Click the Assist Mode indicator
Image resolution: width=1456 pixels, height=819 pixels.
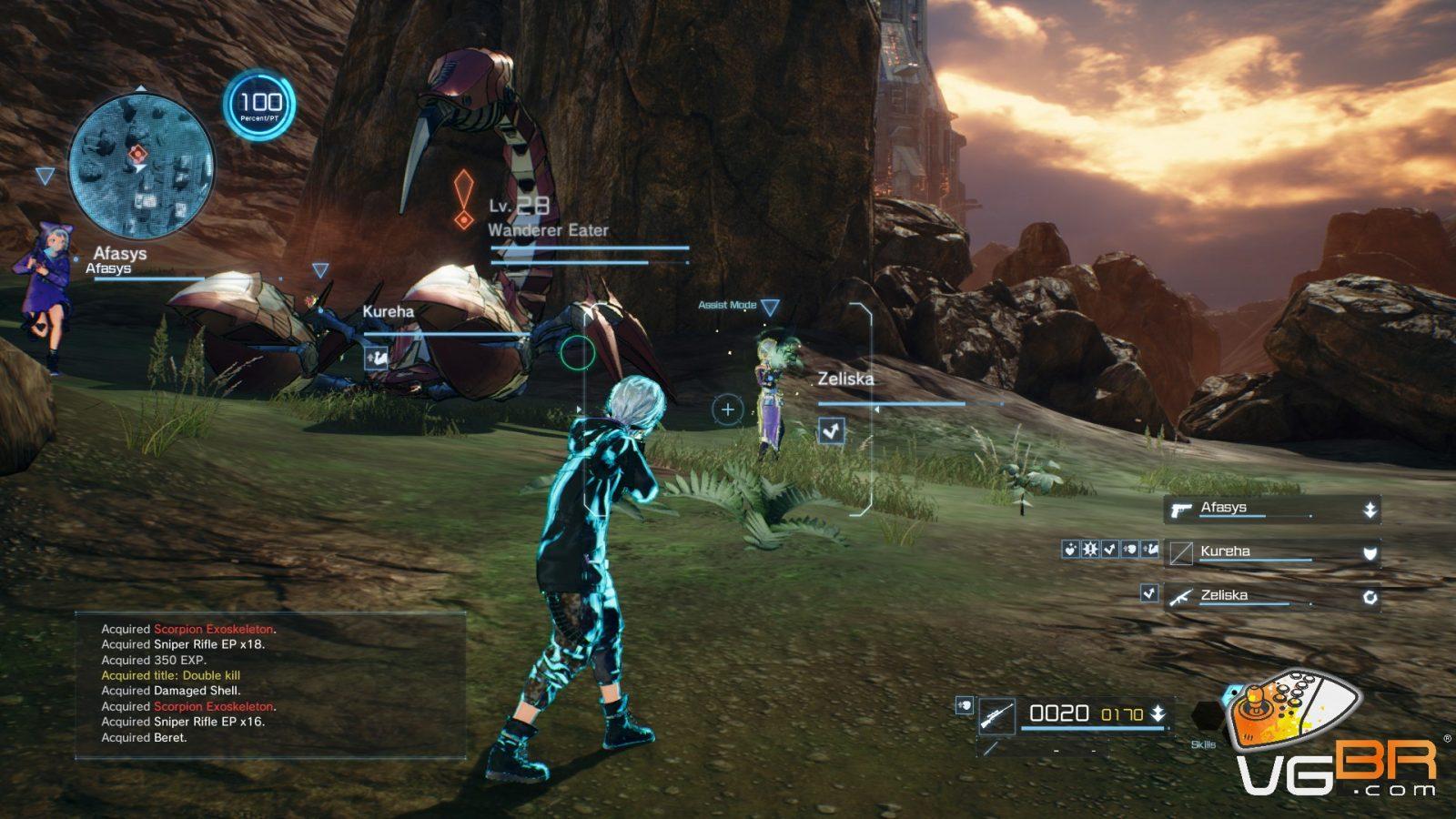point(728,305)
